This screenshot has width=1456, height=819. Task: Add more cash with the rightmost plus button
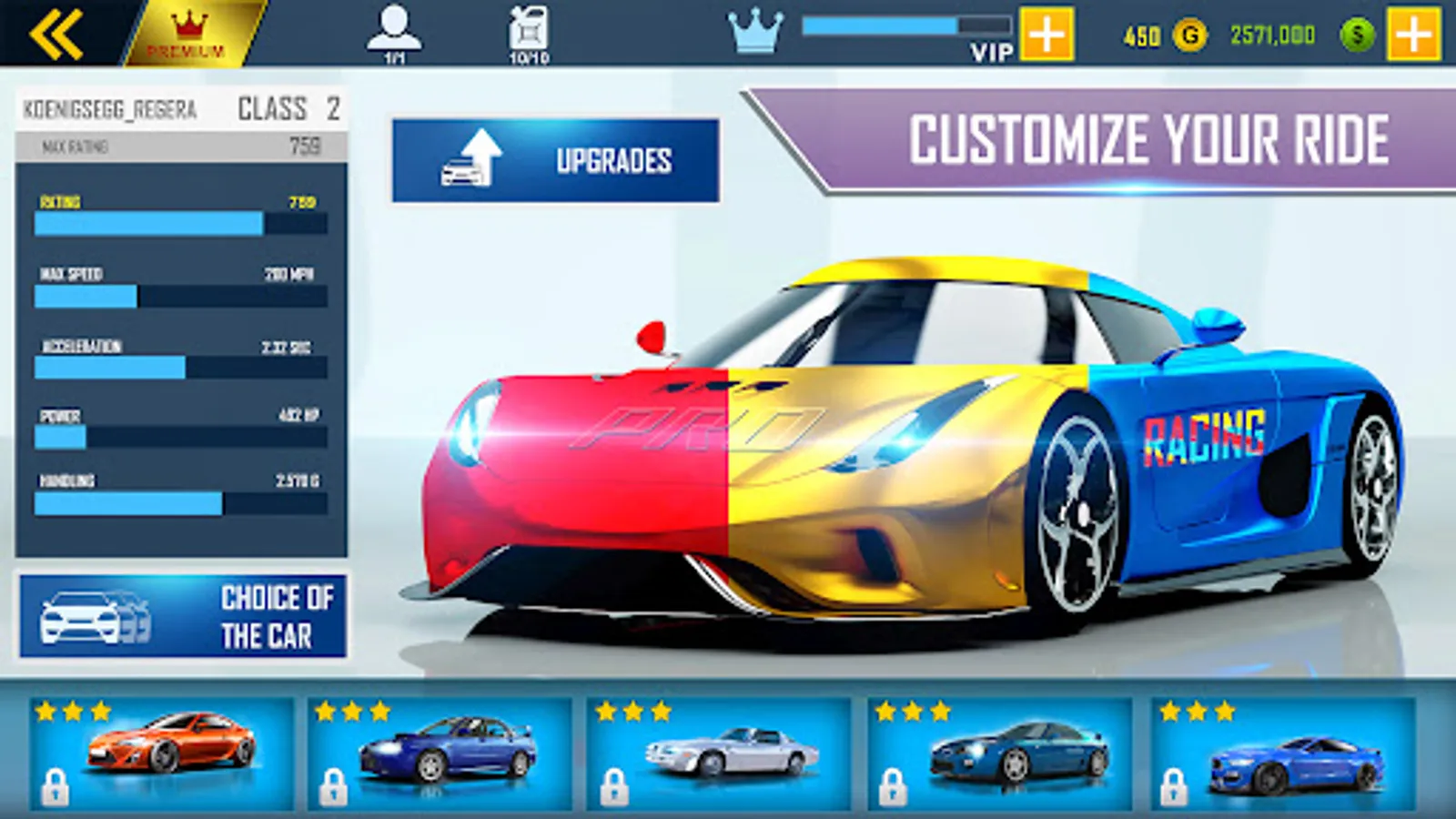point(1413,35)
